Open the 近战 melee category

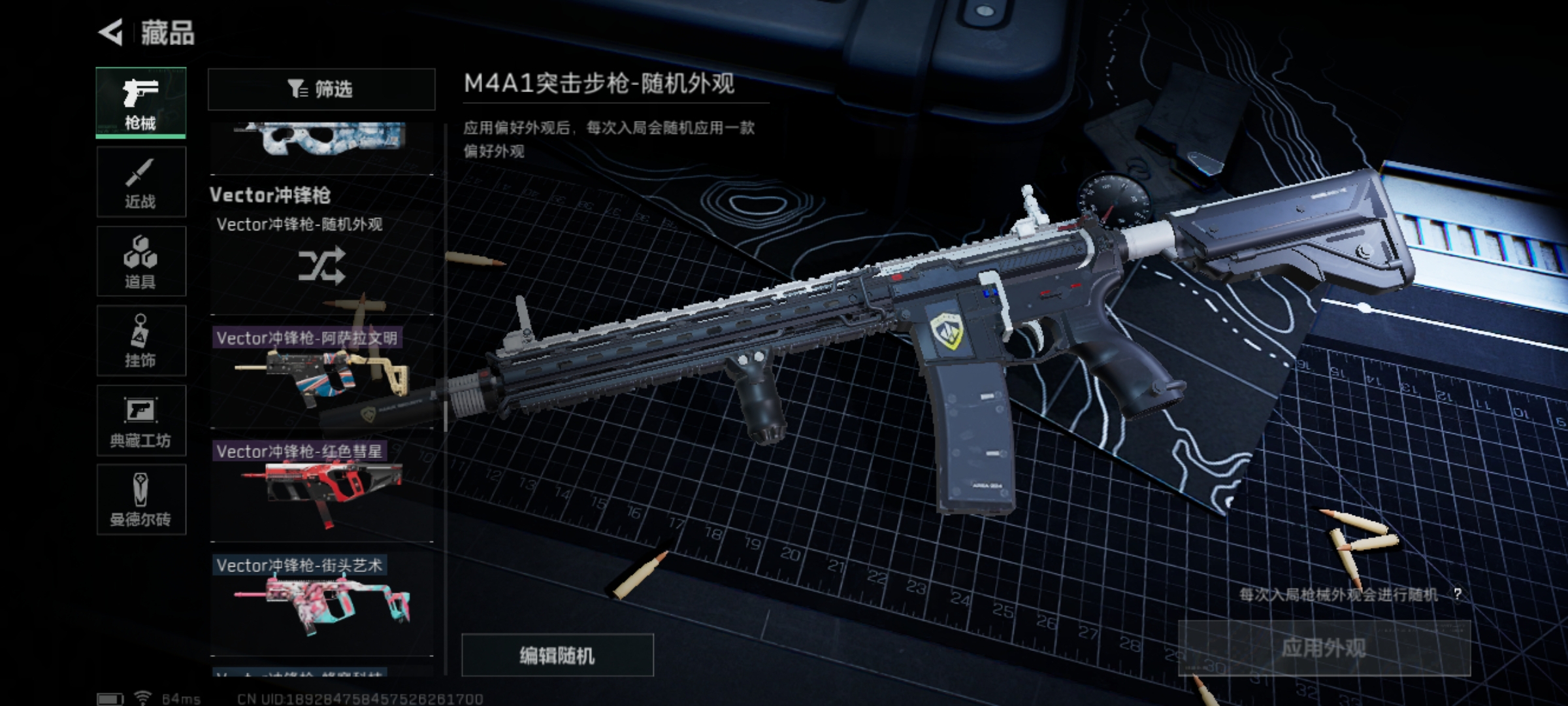click(x=141, y=182)
